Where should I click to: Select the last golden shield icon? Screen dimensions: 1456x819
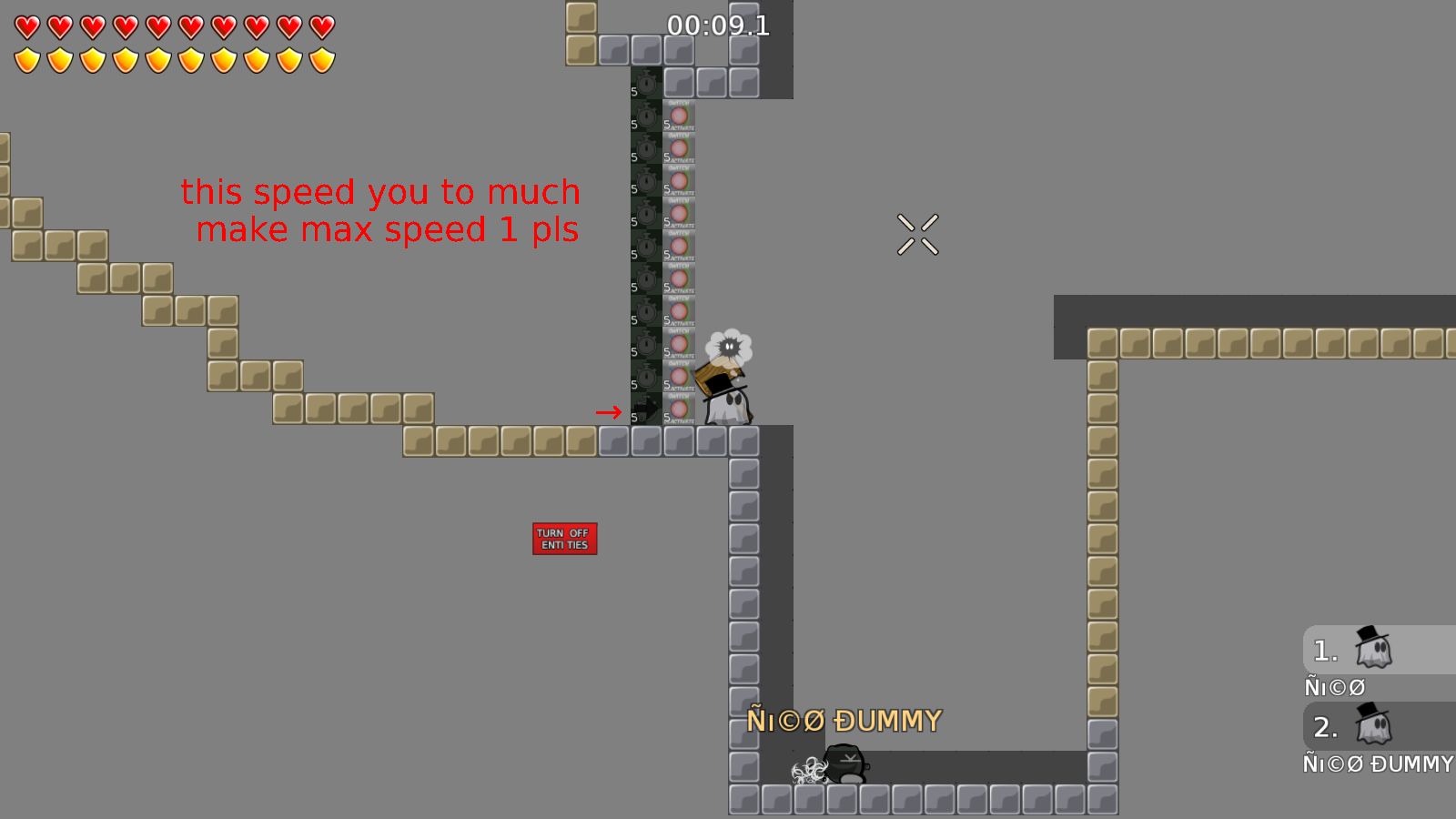coord(323,59)
